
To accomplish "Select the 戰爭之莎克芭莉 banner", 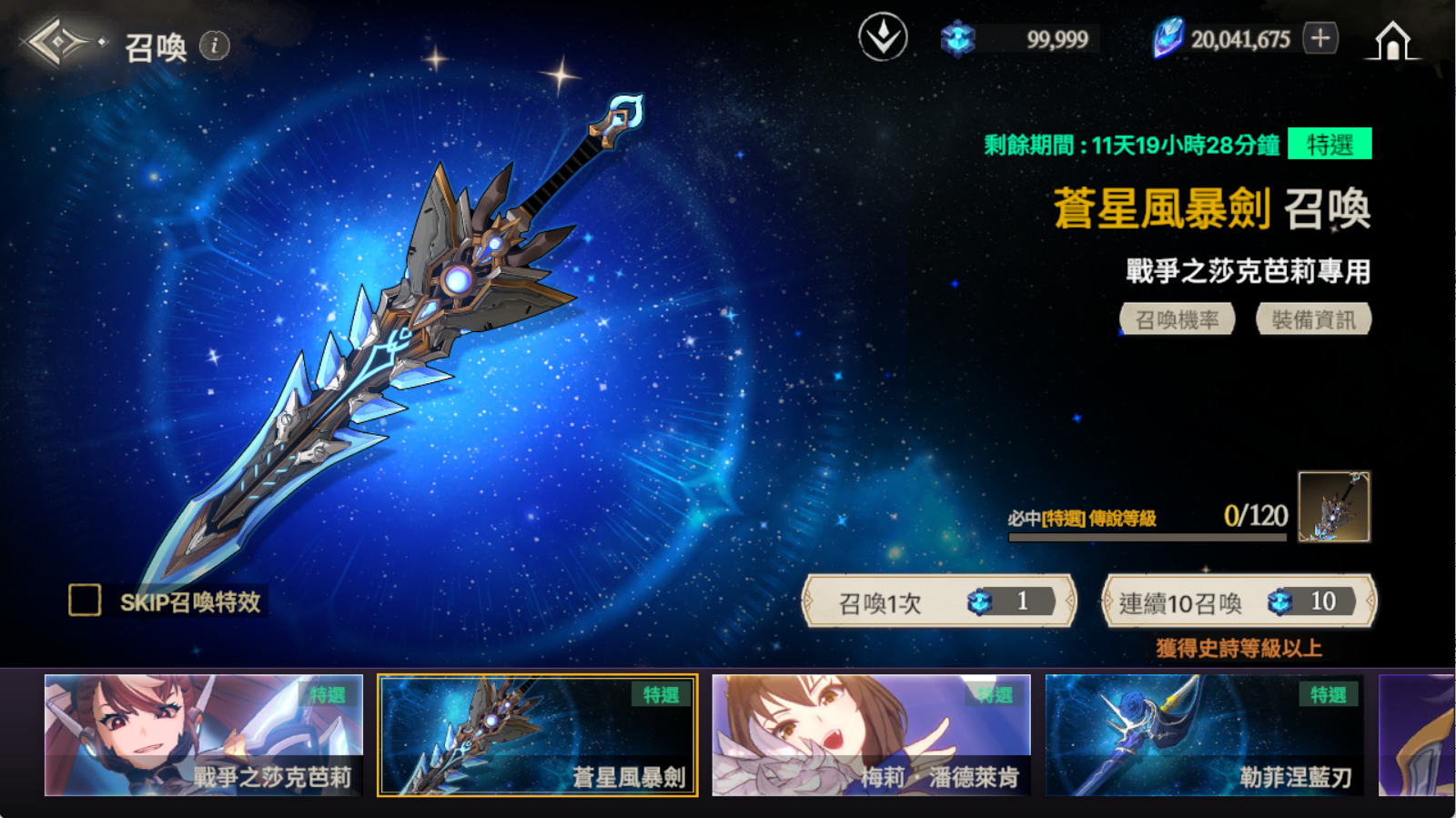I will point(204,735).
